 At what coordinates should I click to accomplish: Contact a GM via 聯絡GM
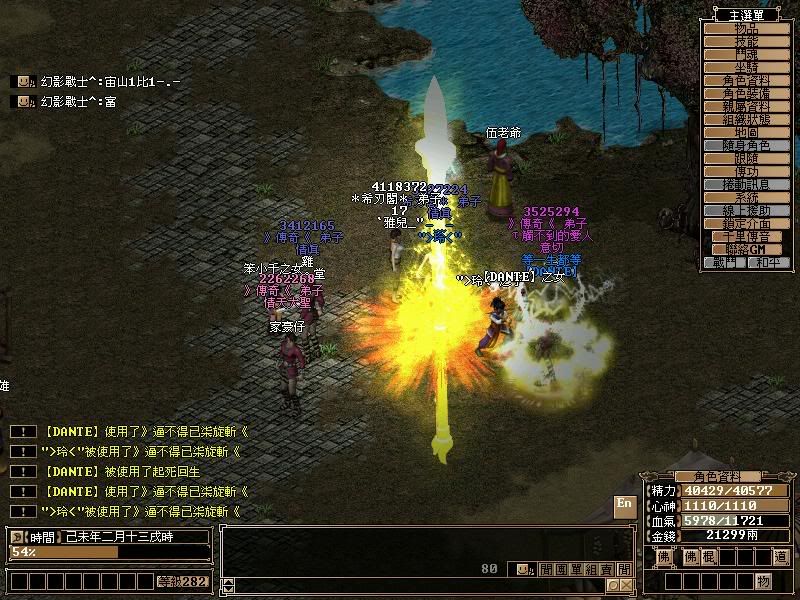[x=747, y=249]
